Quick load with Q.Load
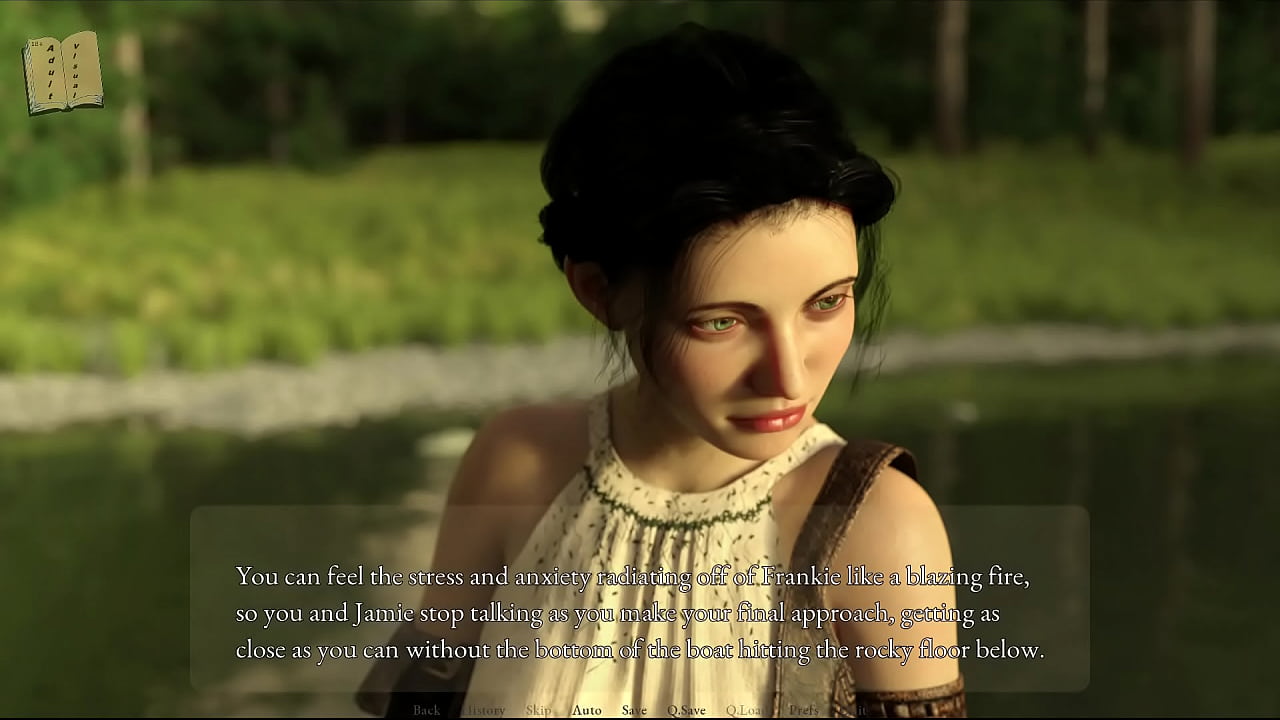 [745, 710]
